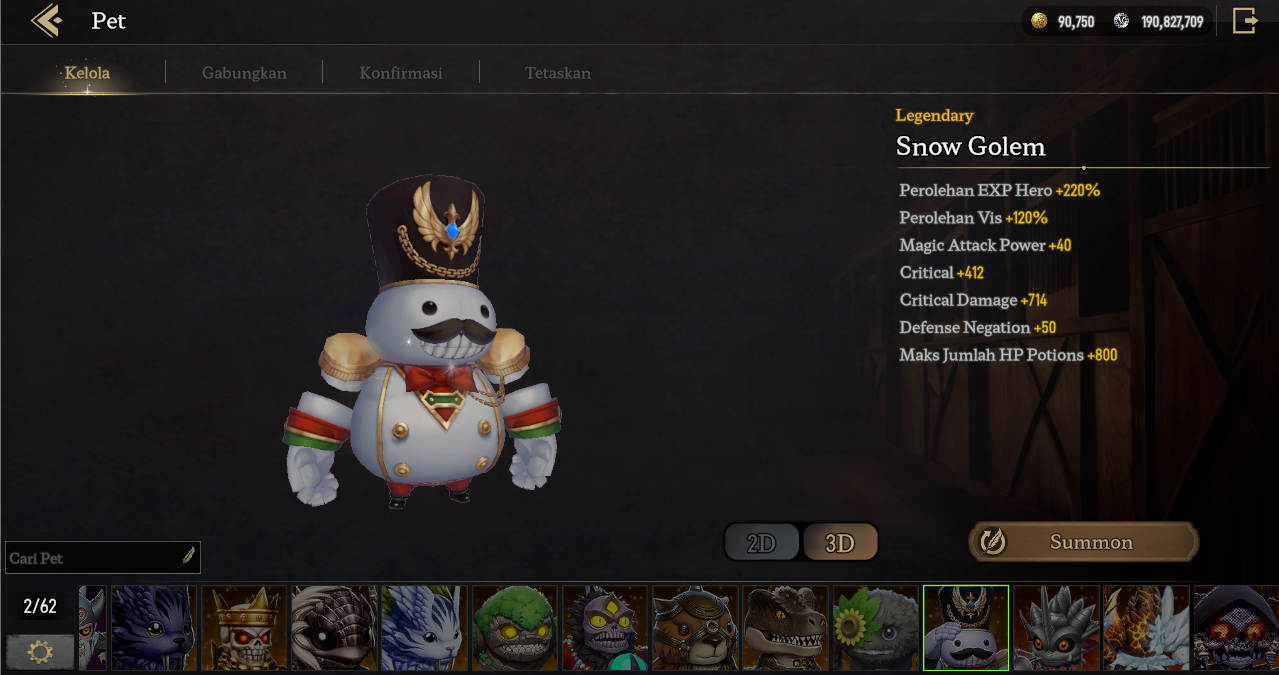
Task: Choose the green-haired yellow-eyed troll pet
Action: tap(514, 628)
